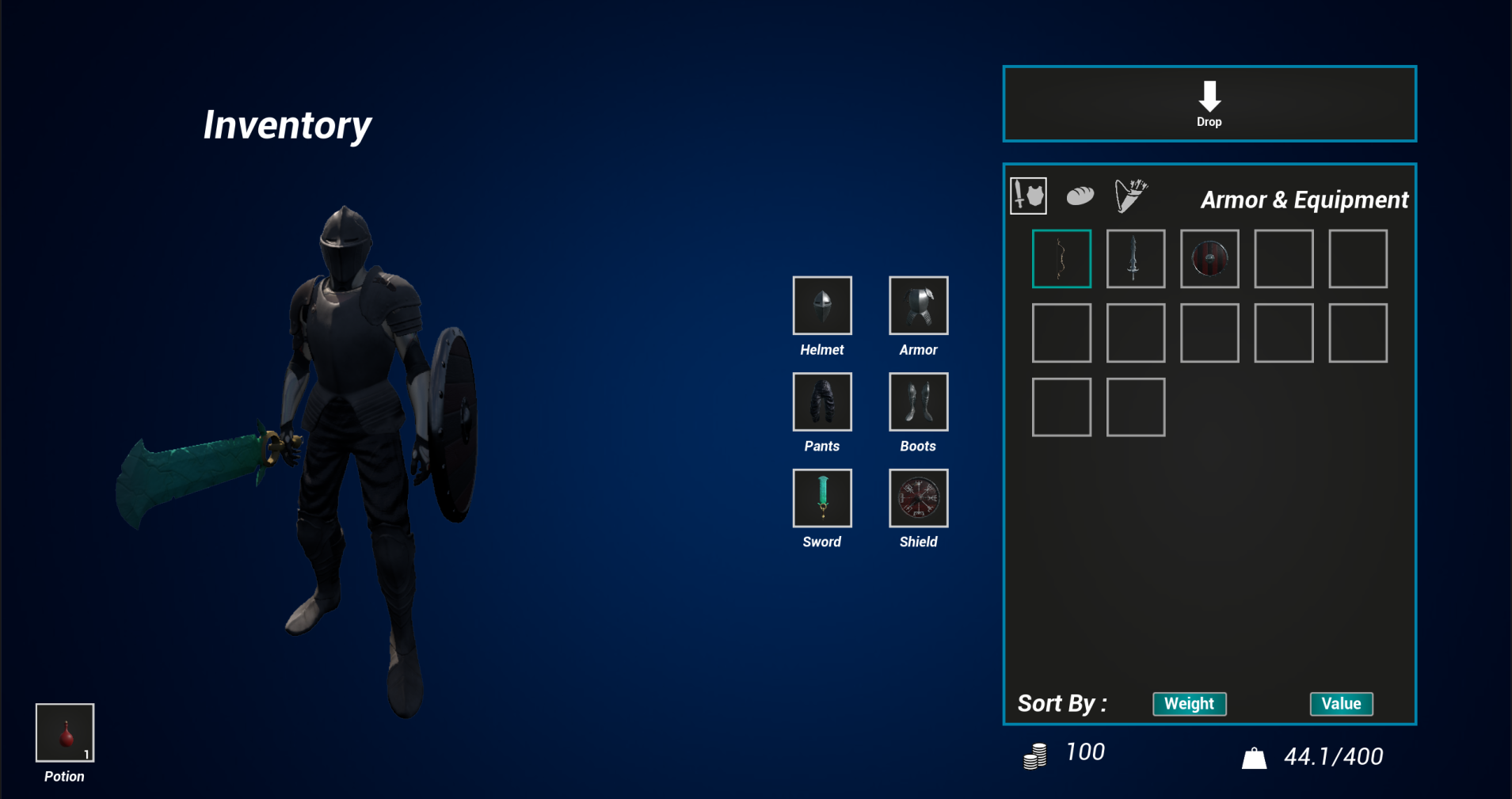
Task: Select the Armor & Equipment category icon
Action: tap(1028, 196)
